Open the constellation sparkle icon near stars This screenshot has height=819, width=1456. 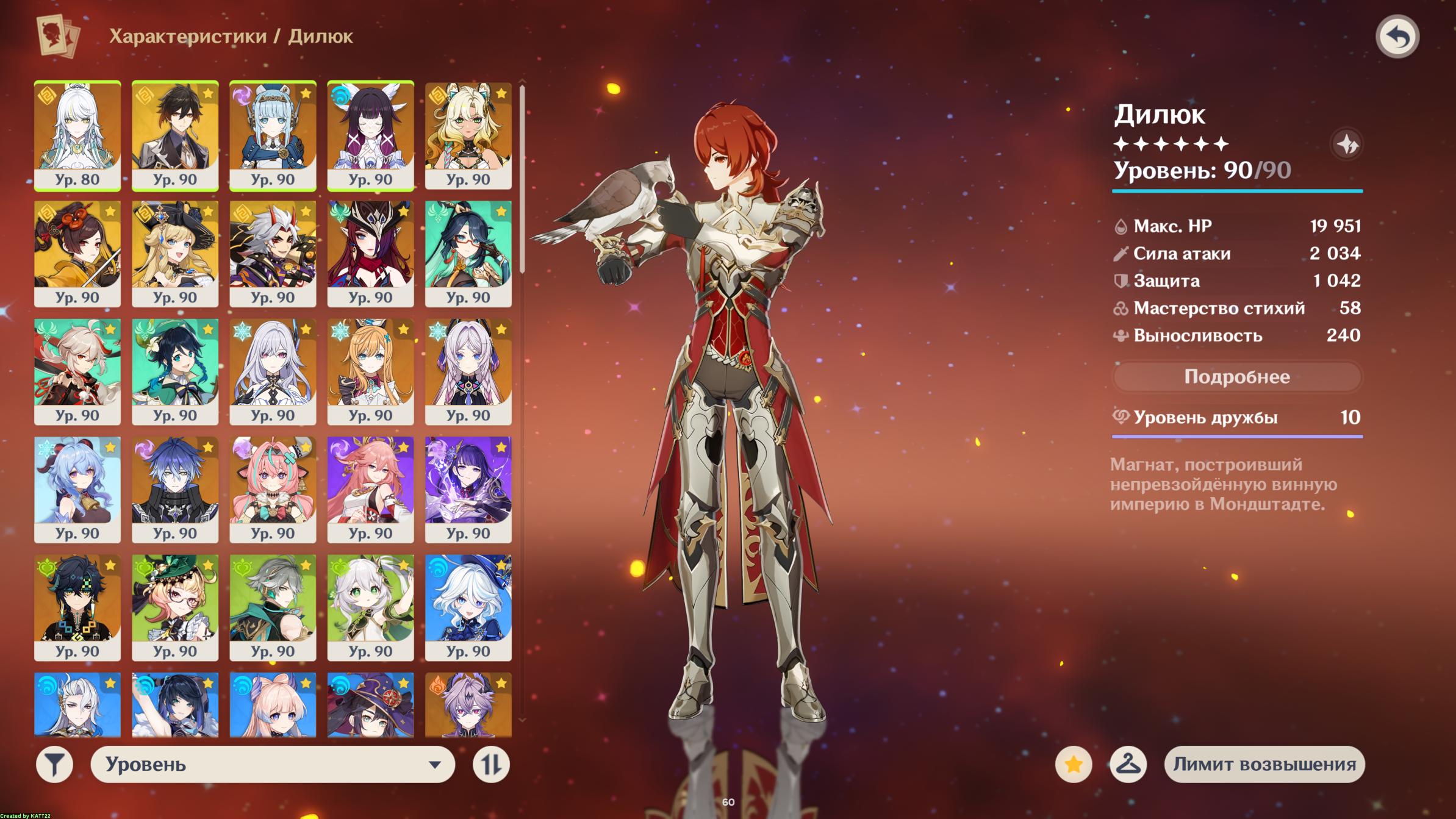(x=1347, y=145)
